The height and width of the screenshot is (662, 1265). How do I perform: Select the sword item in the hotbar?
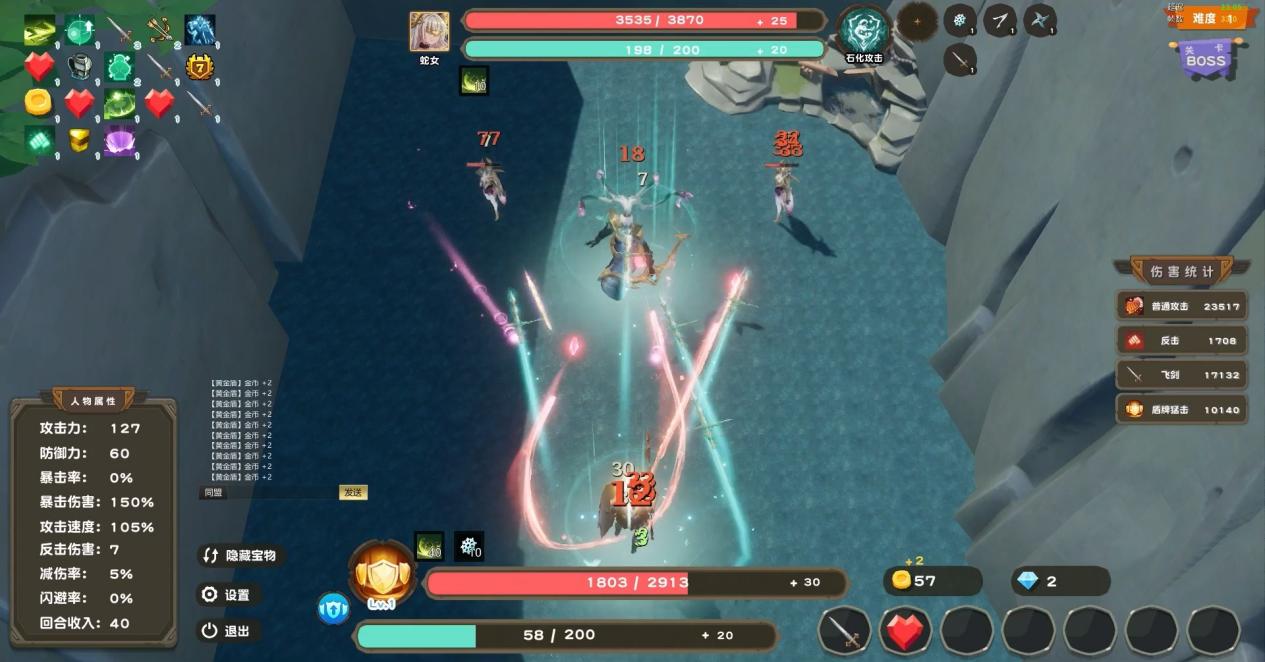click(845, 631)
